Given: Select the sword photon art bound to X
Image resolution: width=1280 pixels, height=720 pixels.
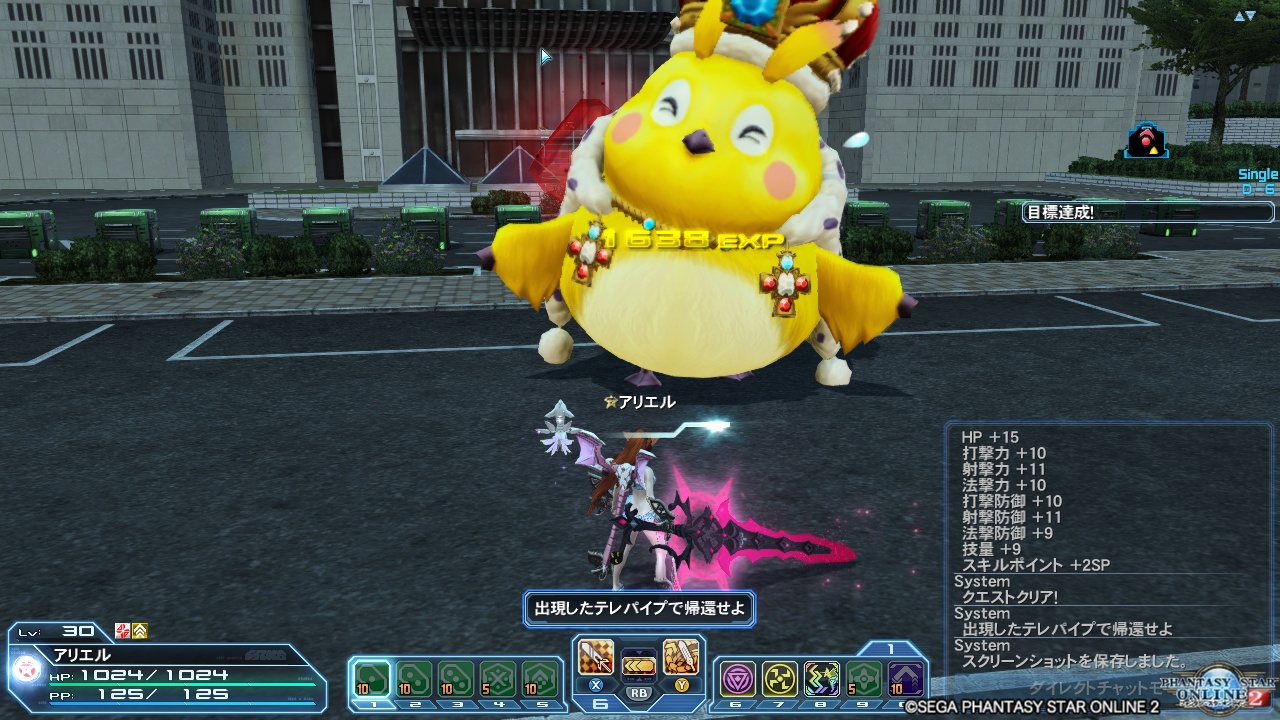Looking at the screenshot, I should pyautogui.click(x=595, y=655).
